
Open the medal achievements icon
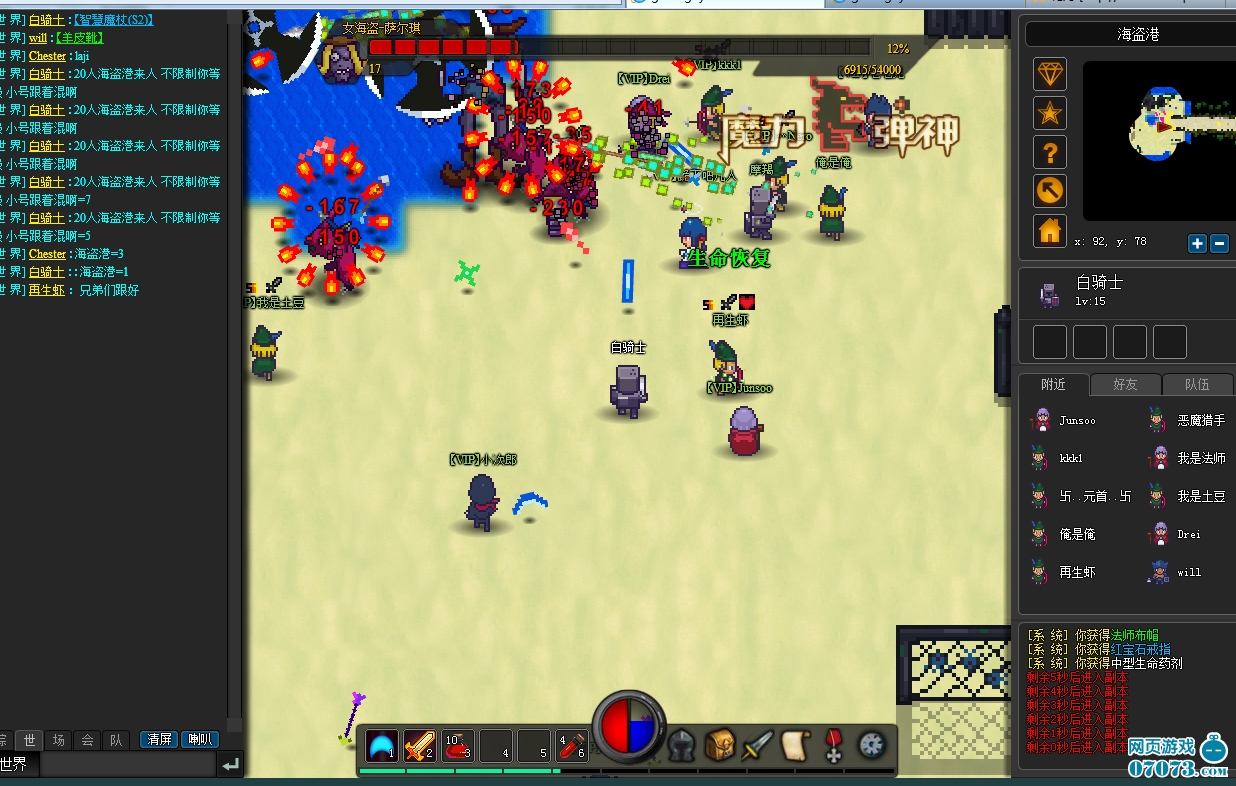point(834,745)
